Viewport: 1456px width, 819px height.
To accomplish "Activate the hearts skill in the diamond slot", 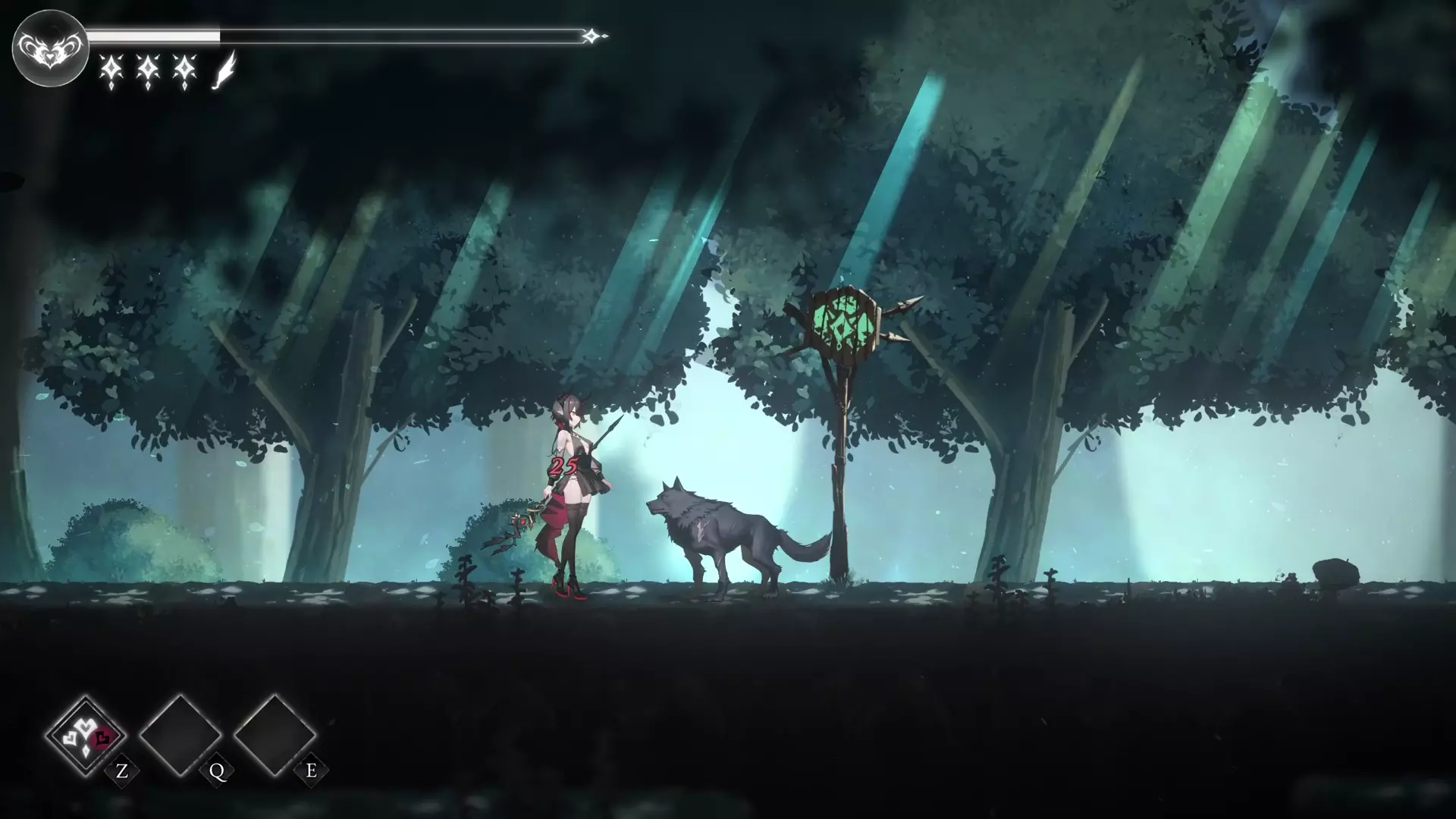I will pos(86,735).
